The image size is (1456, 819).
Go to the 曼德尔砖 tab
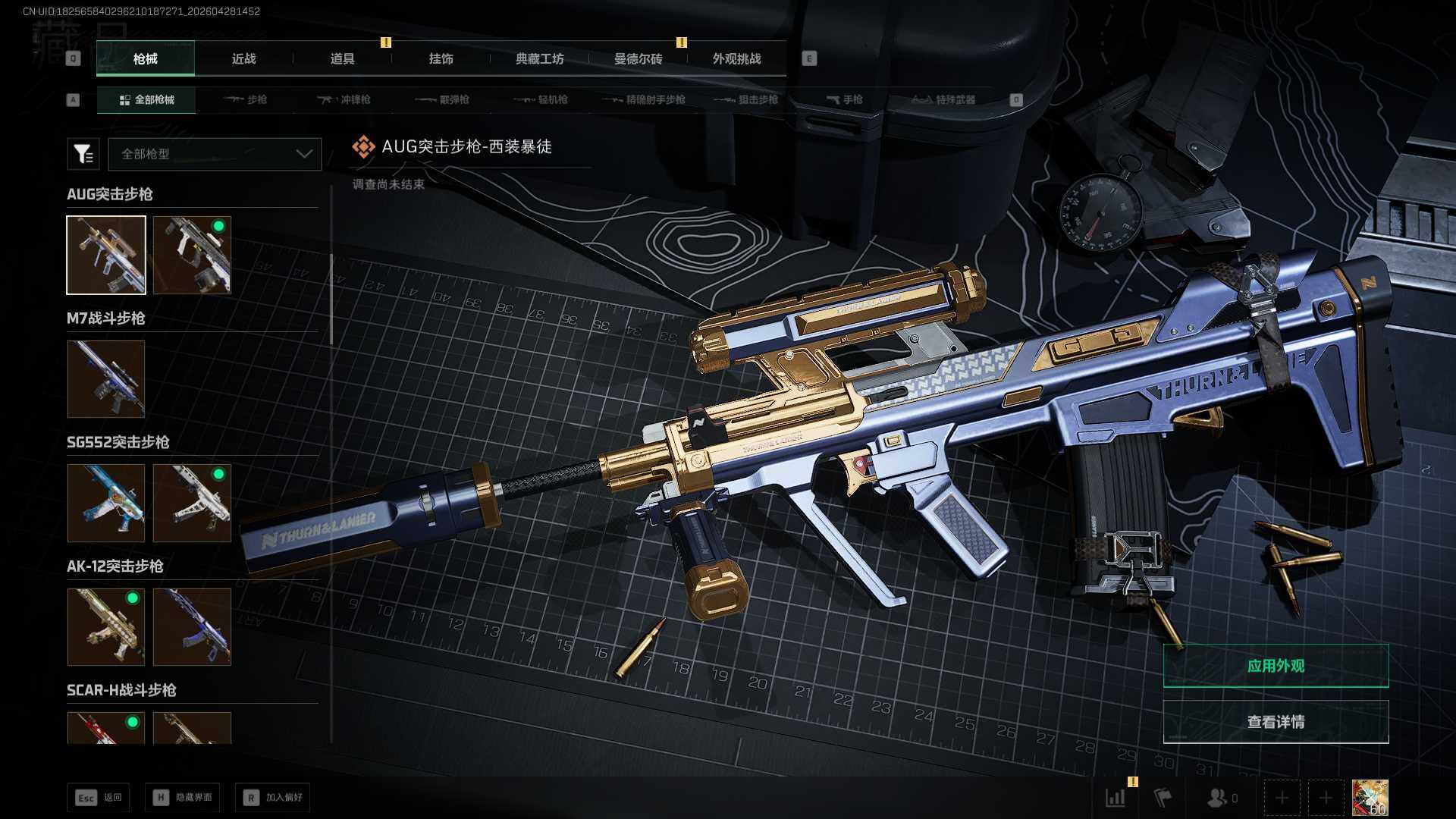[638, 58]
